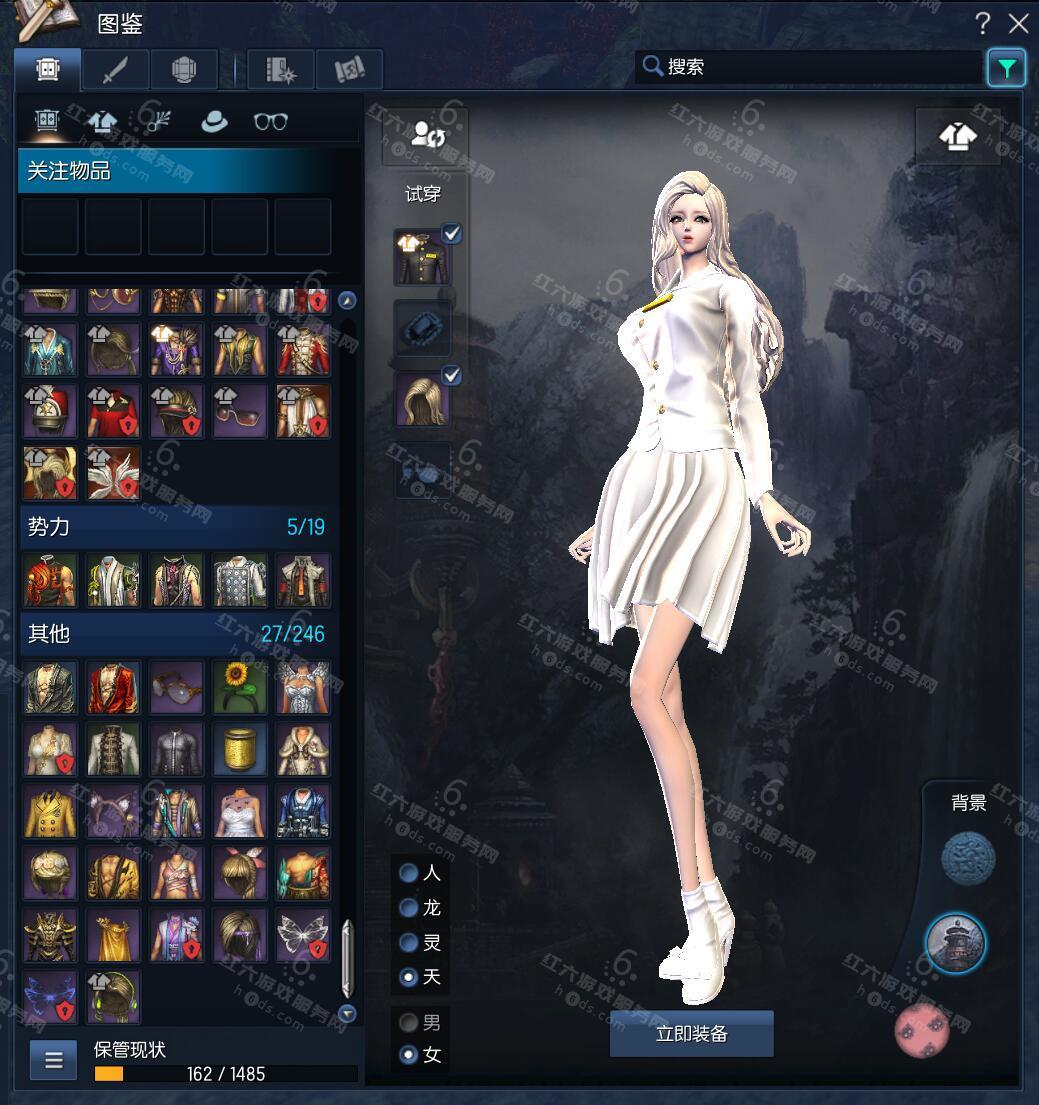Select the 男 gender option
Image resolution: width=1039 pixels, height=1105 pixels.
pyautogui.click(x=409, y=1022)
